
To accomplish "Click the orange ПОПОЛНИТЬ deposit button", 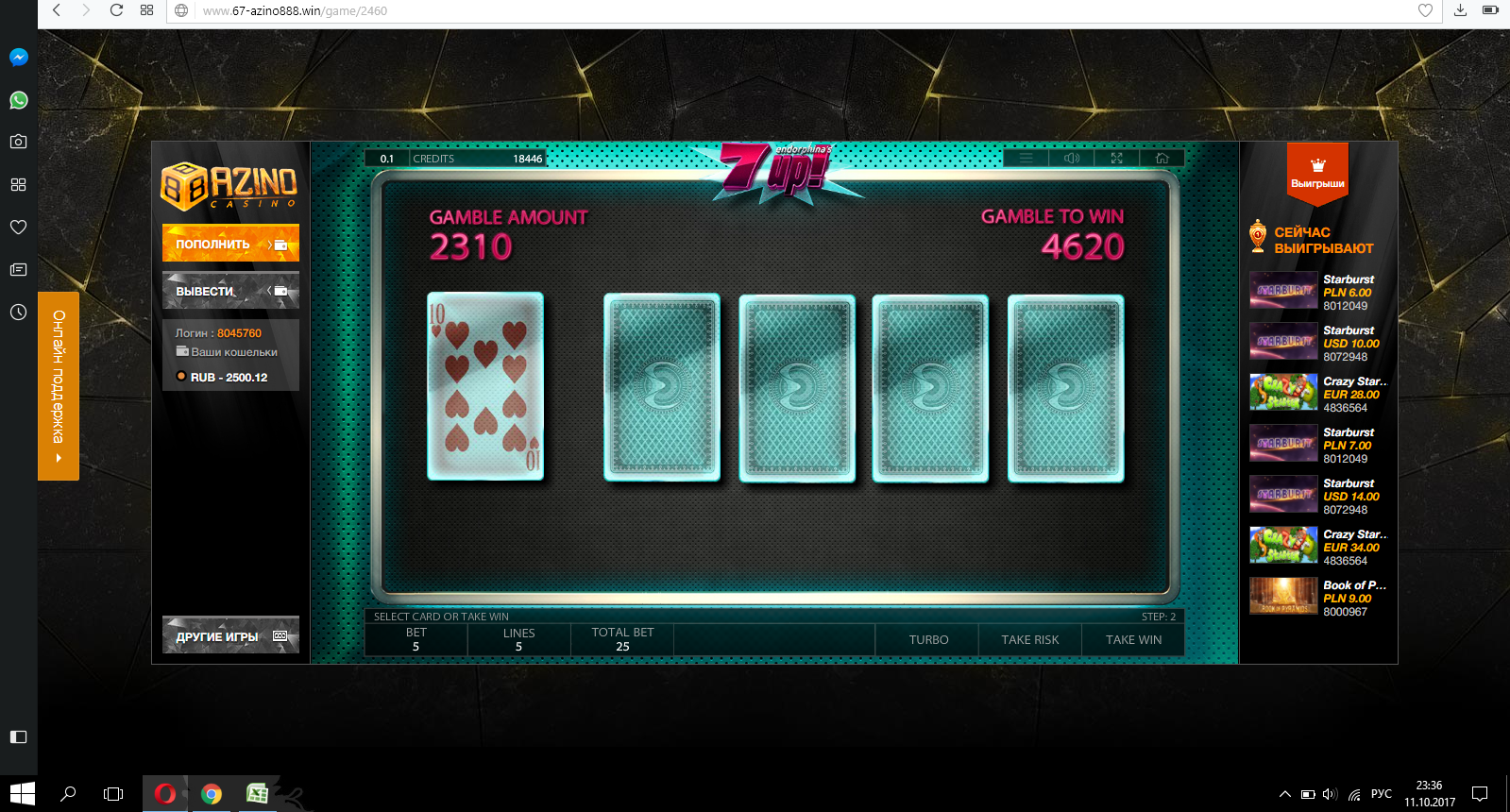I will coord(230,244).
